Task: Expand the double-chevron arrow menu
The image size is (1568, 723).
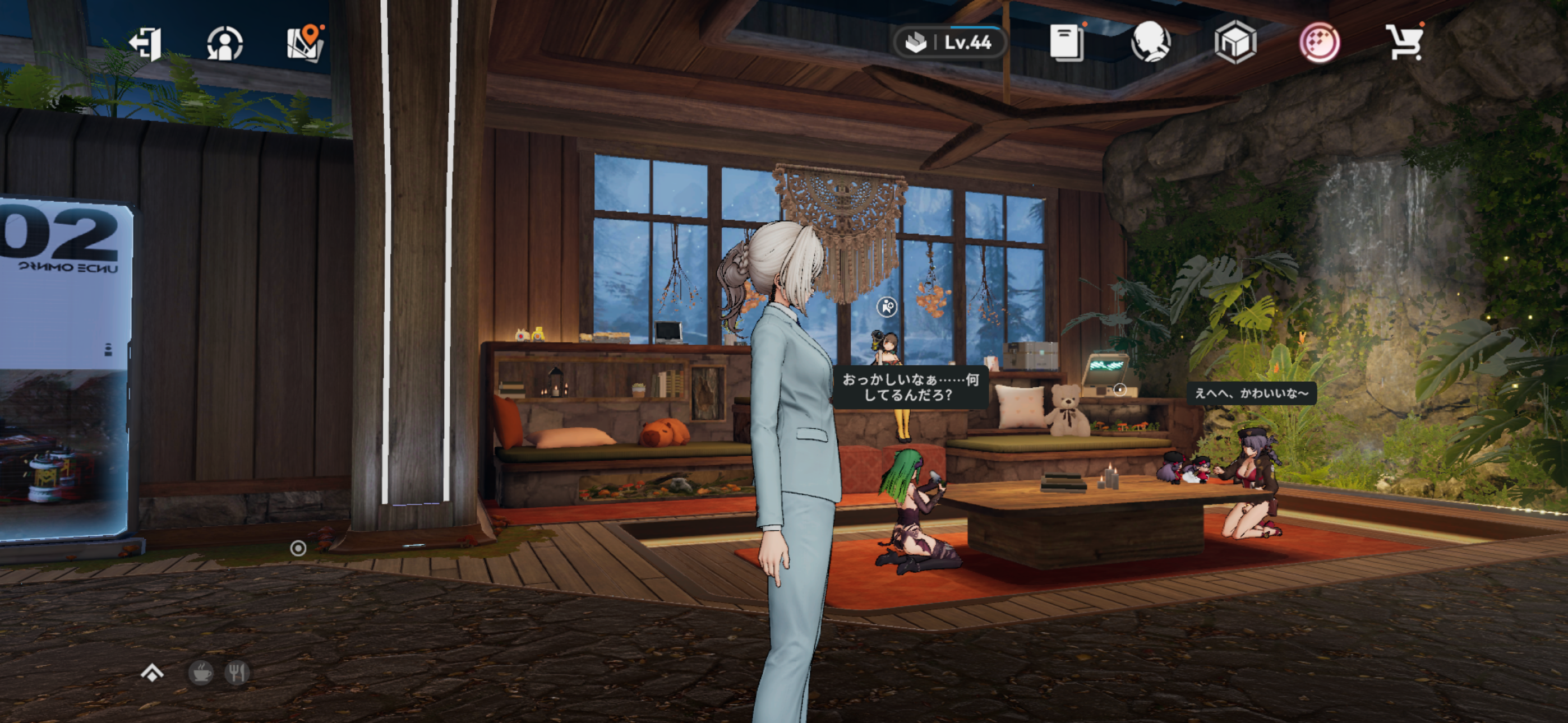Action: 152,673
